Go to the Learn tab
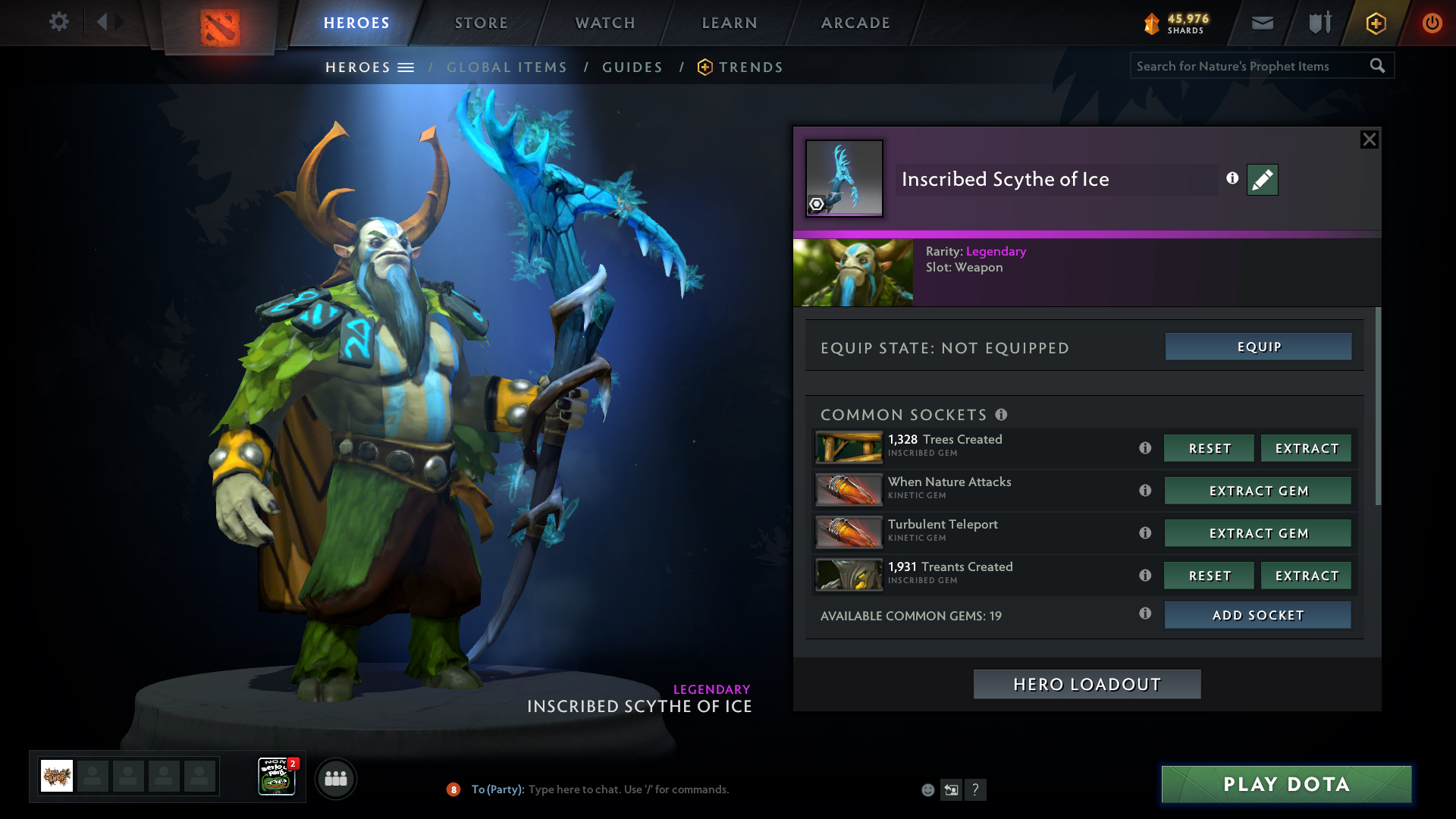The height and width of the screenshot is (819, 1456). pos(730,23)
